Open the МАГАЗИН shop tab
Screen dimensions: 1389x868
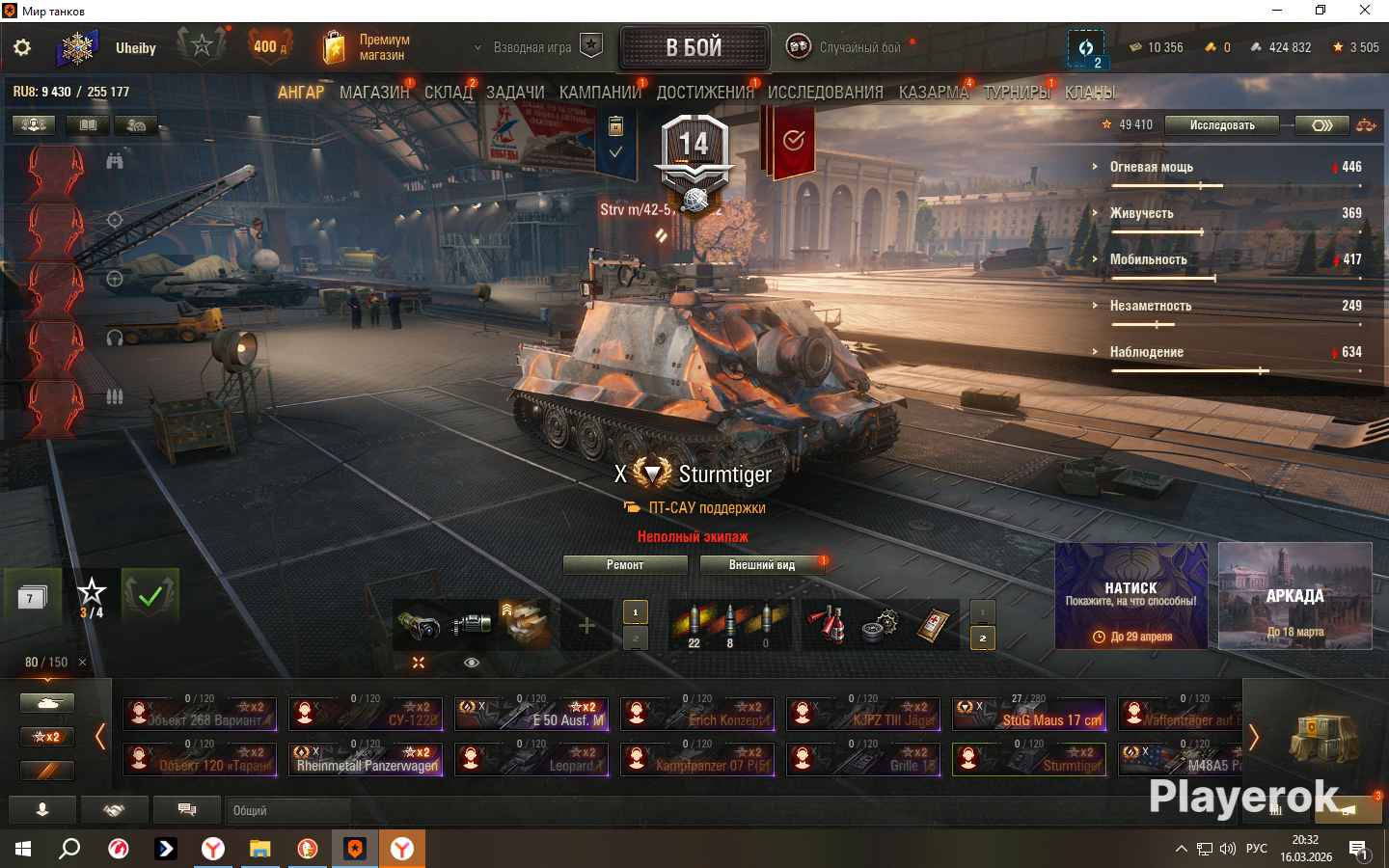tap(373, 93)
